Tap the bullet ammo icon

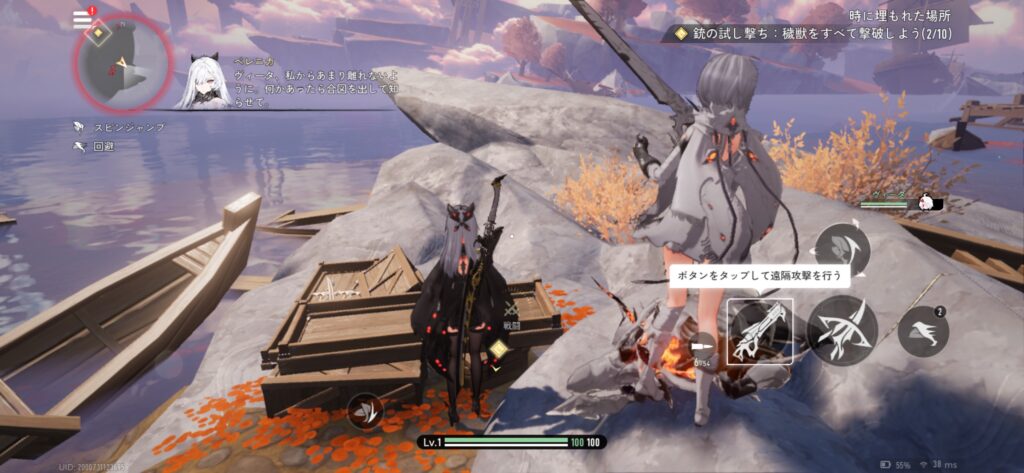tap(704, 343)
